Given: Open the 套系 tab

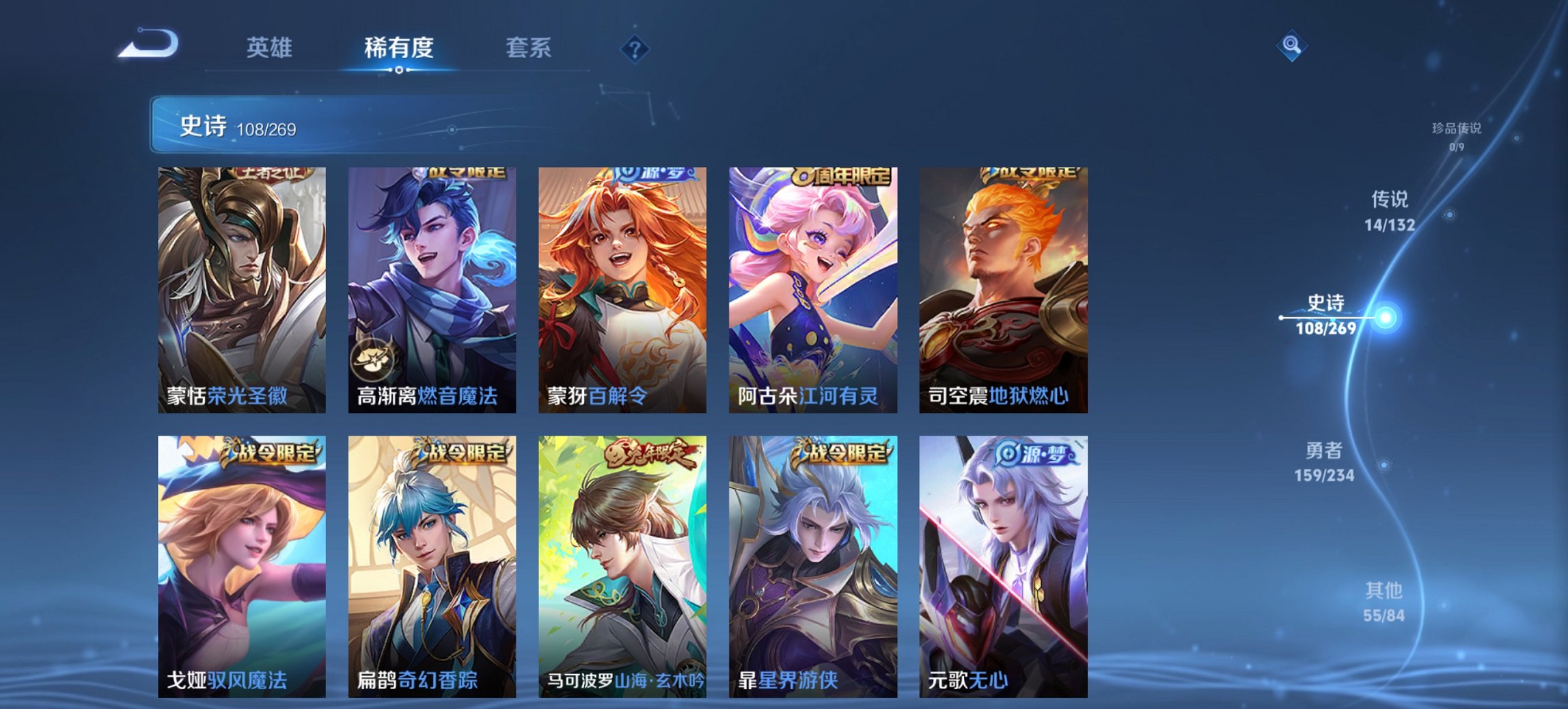Looking at the screenshot, I should click(529, 48).
